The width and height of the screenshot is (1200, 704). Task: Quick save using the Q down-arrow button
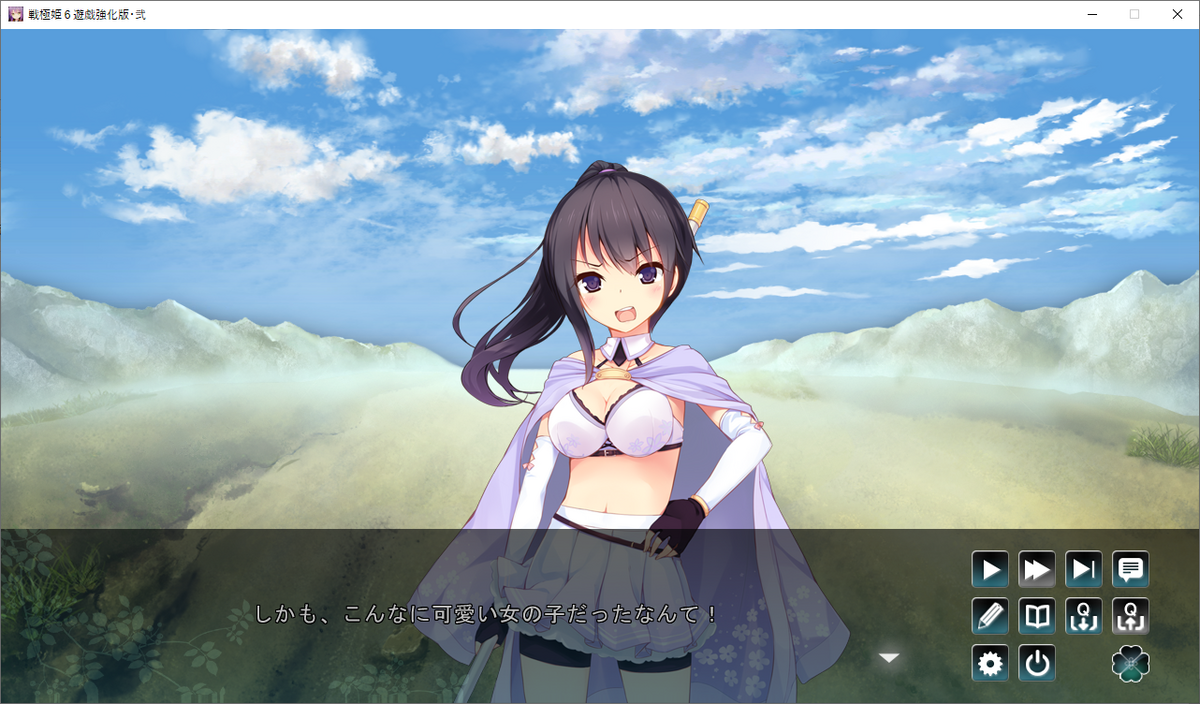coord(1084,616)
